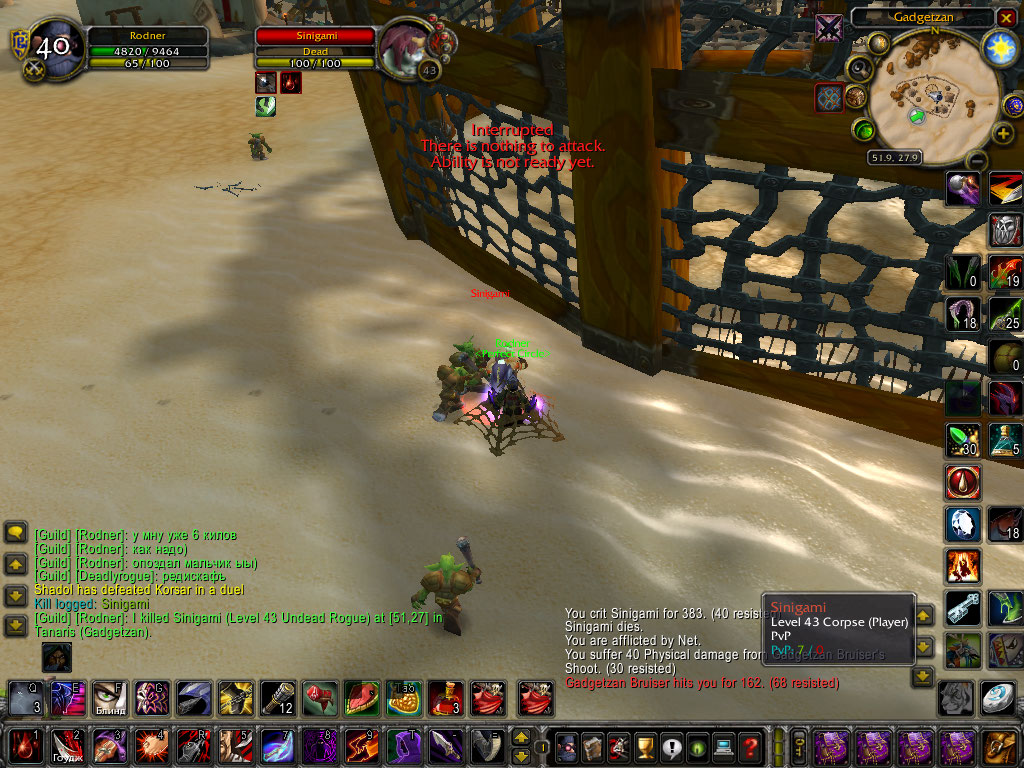Activate the white diamond gem icon
1024x768 pixels.
[963, 524]
